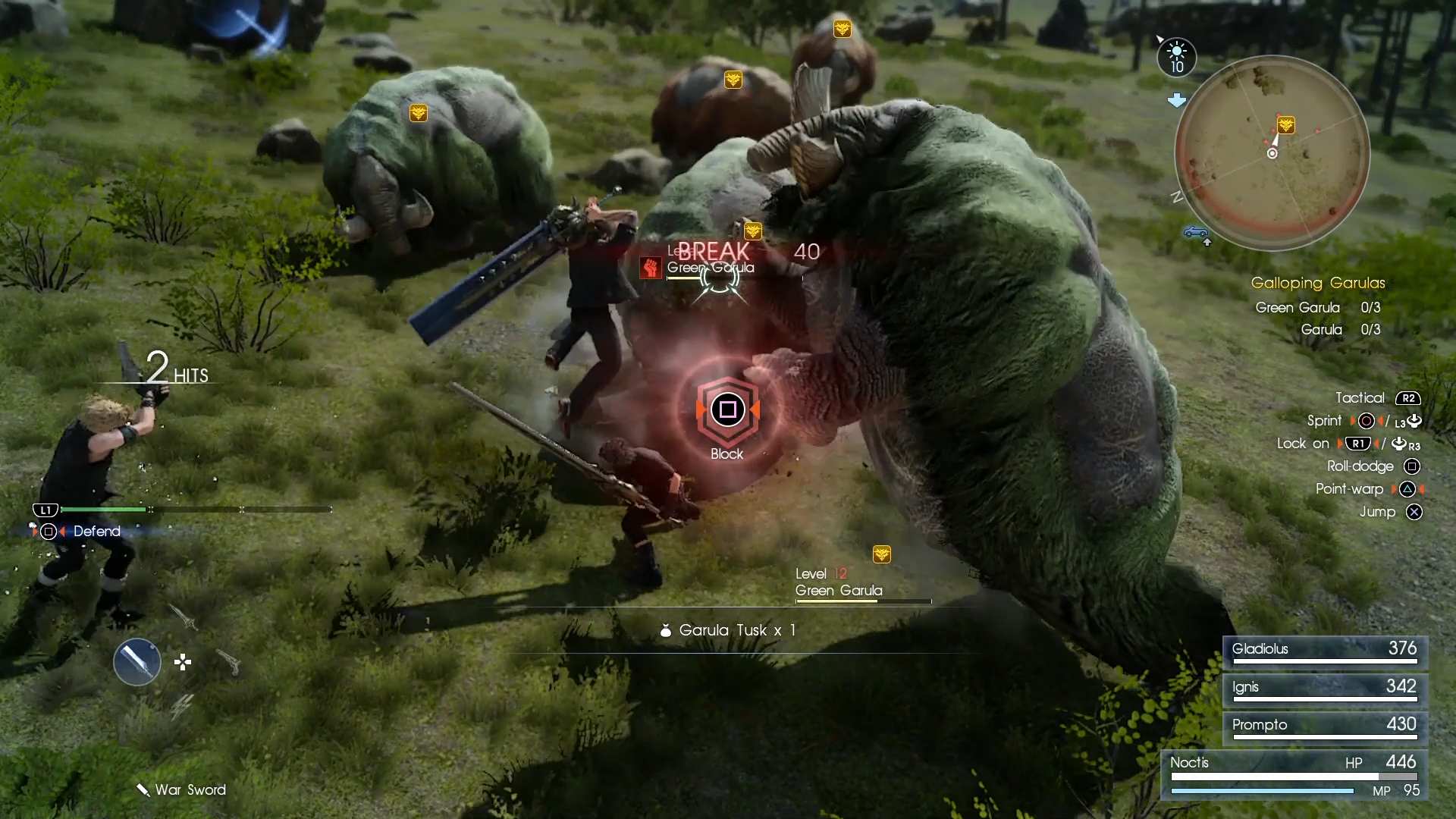Click the quest marker arrow below the sun icon

[1178, 99]
